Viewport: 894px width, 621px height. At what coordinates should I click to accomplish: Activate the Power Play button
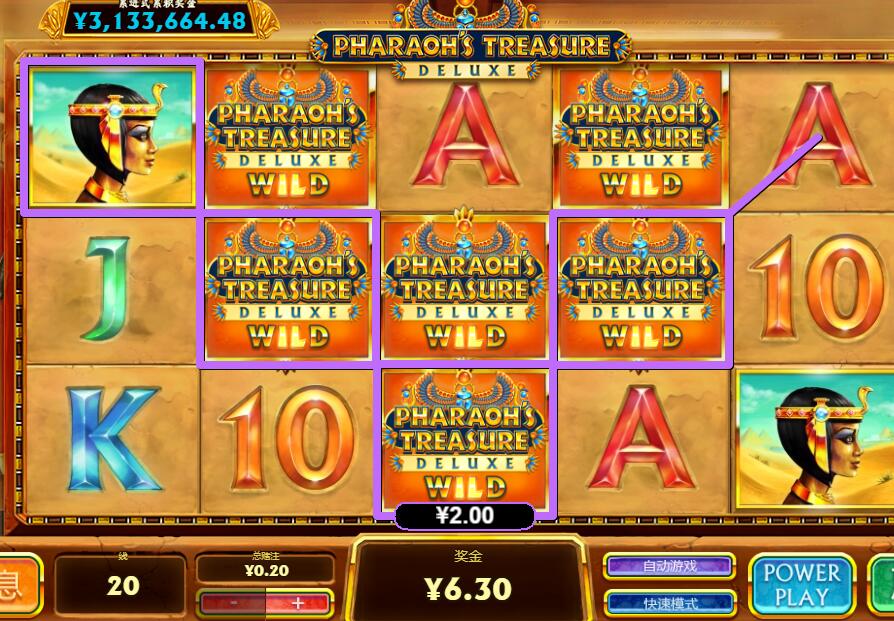click(802, 584)
